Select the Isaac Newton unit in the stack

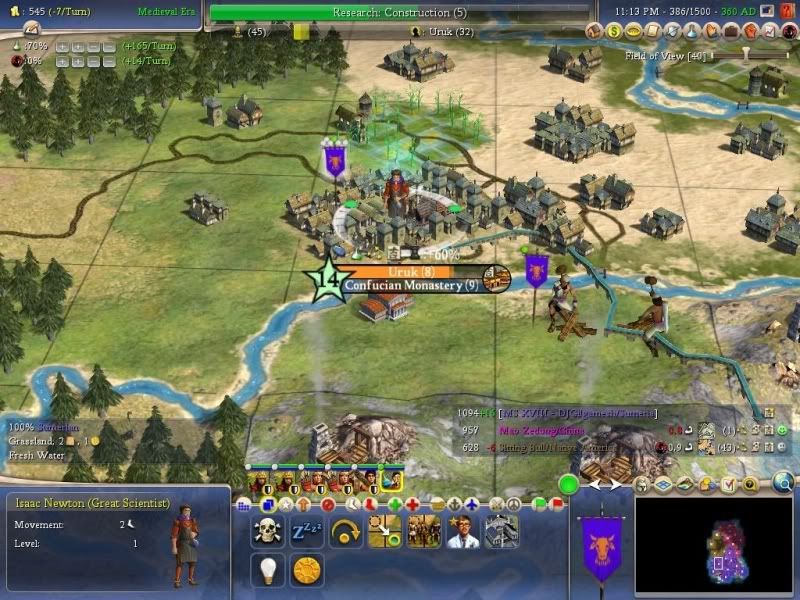392,481
